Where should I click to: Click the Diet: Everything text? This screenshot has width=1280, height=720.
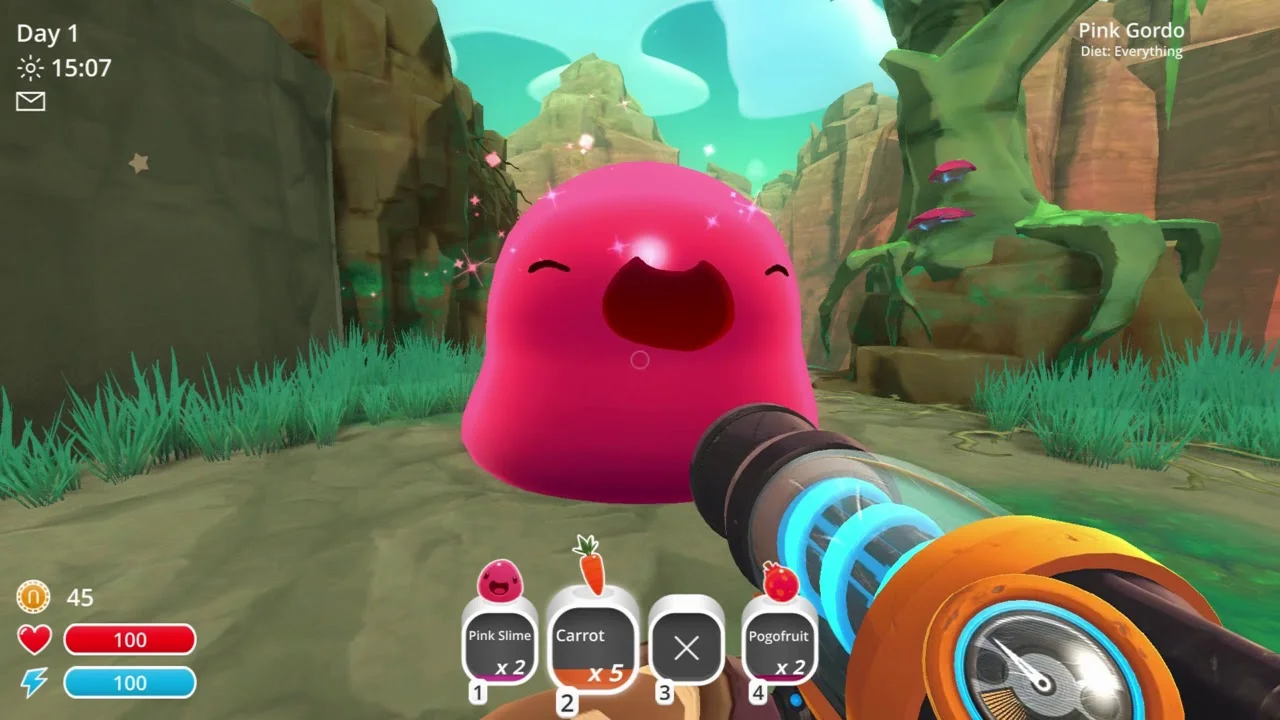coord(1131,51)
